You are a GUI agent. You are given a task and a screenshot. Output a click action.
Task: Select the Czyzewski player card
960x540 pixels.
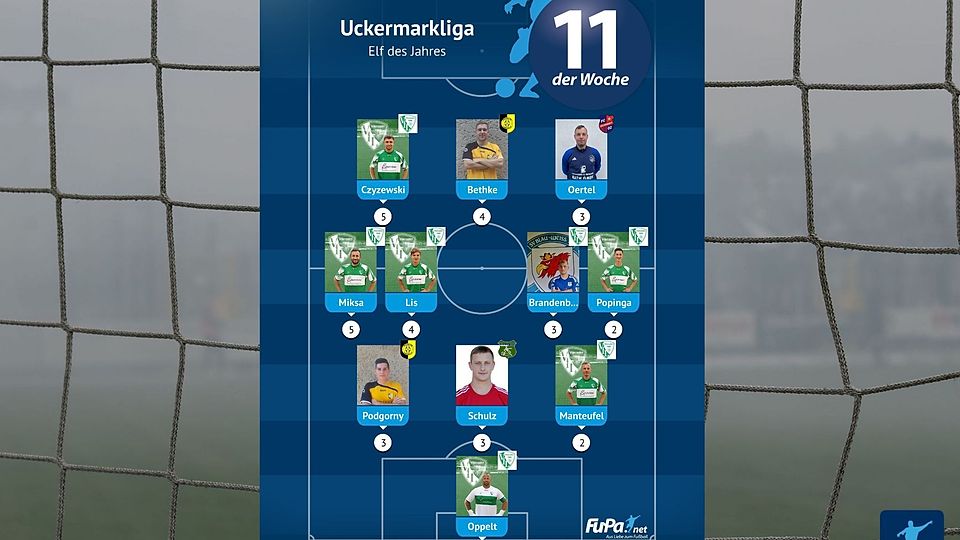(382, 158)
